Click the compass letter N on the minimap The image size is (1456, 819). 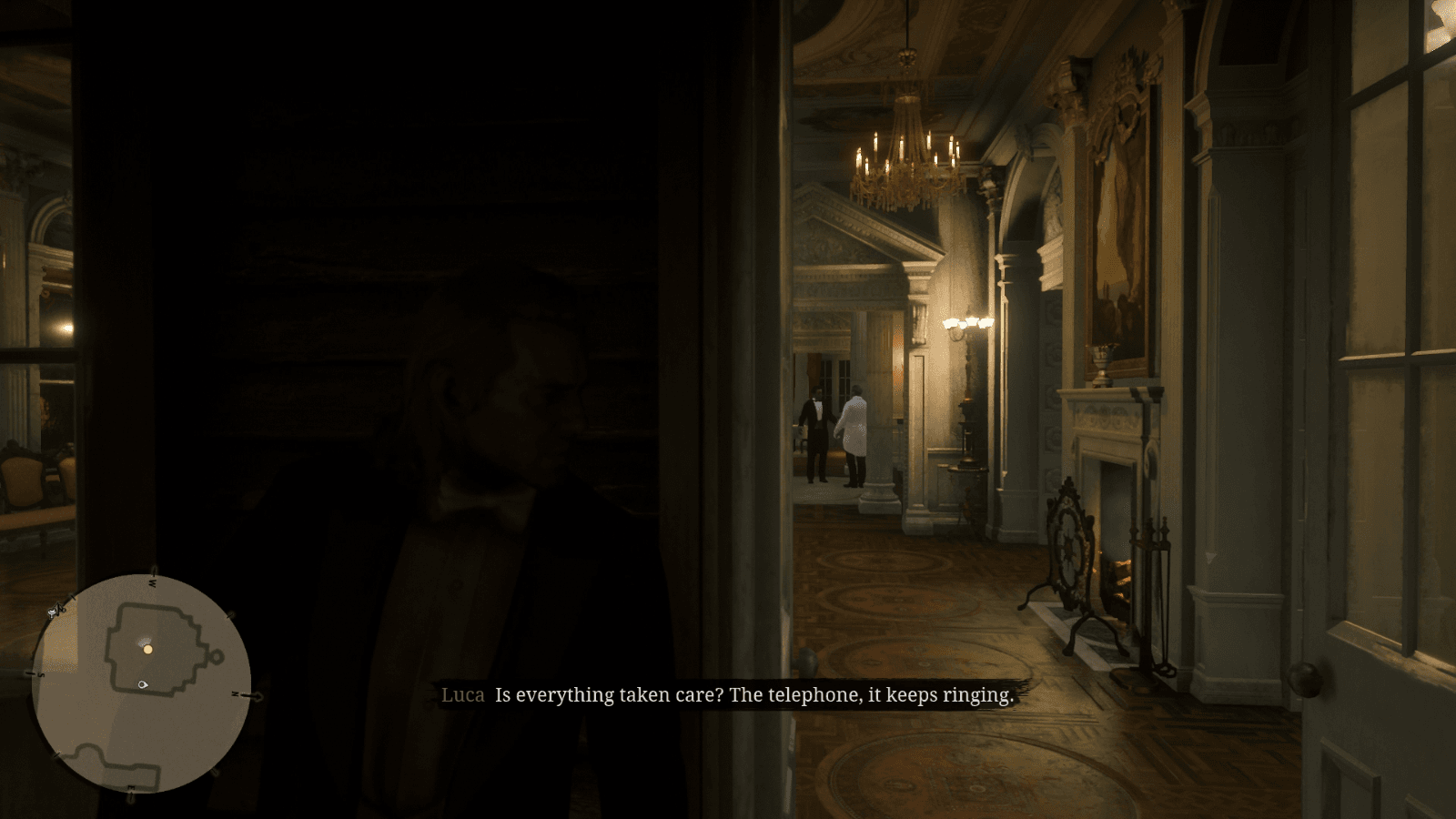[236, 693]
